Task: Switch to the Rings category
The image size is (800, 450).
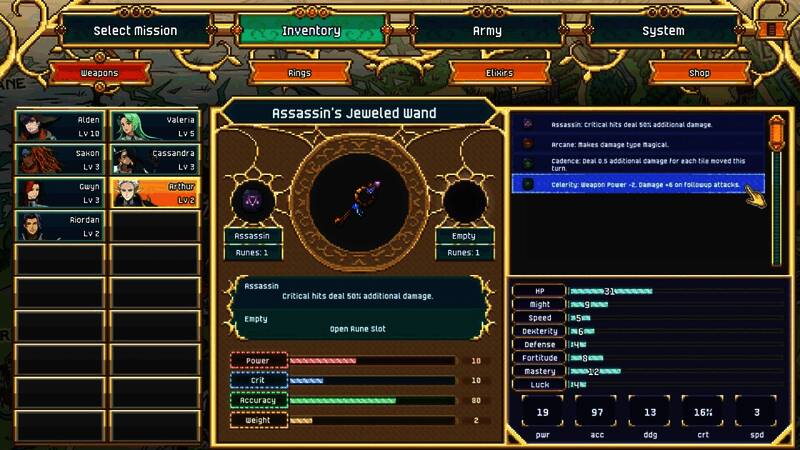Action: coord(298,73)
